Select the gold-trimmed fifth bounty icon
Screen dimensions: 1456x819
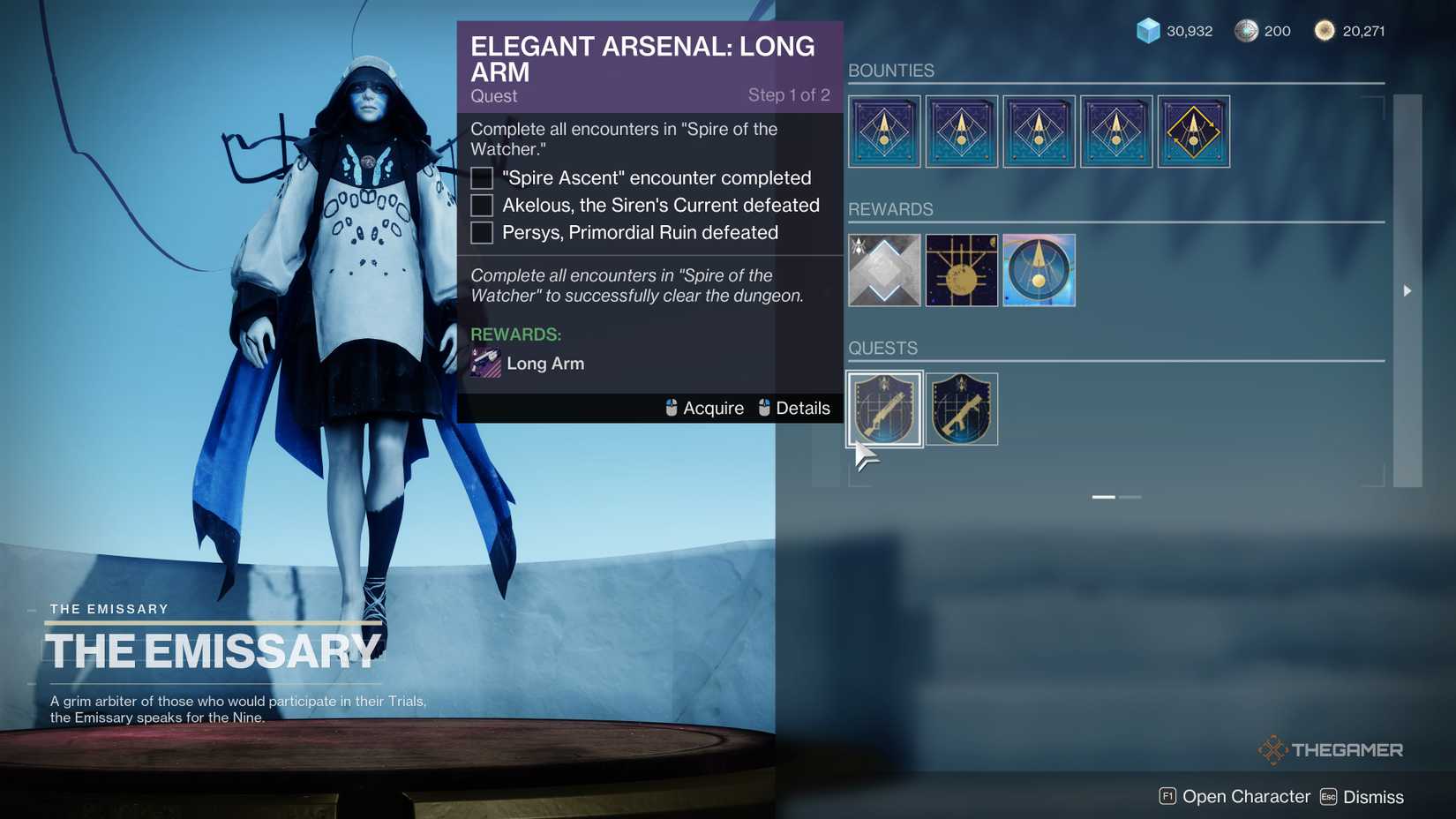[1193, 131]
